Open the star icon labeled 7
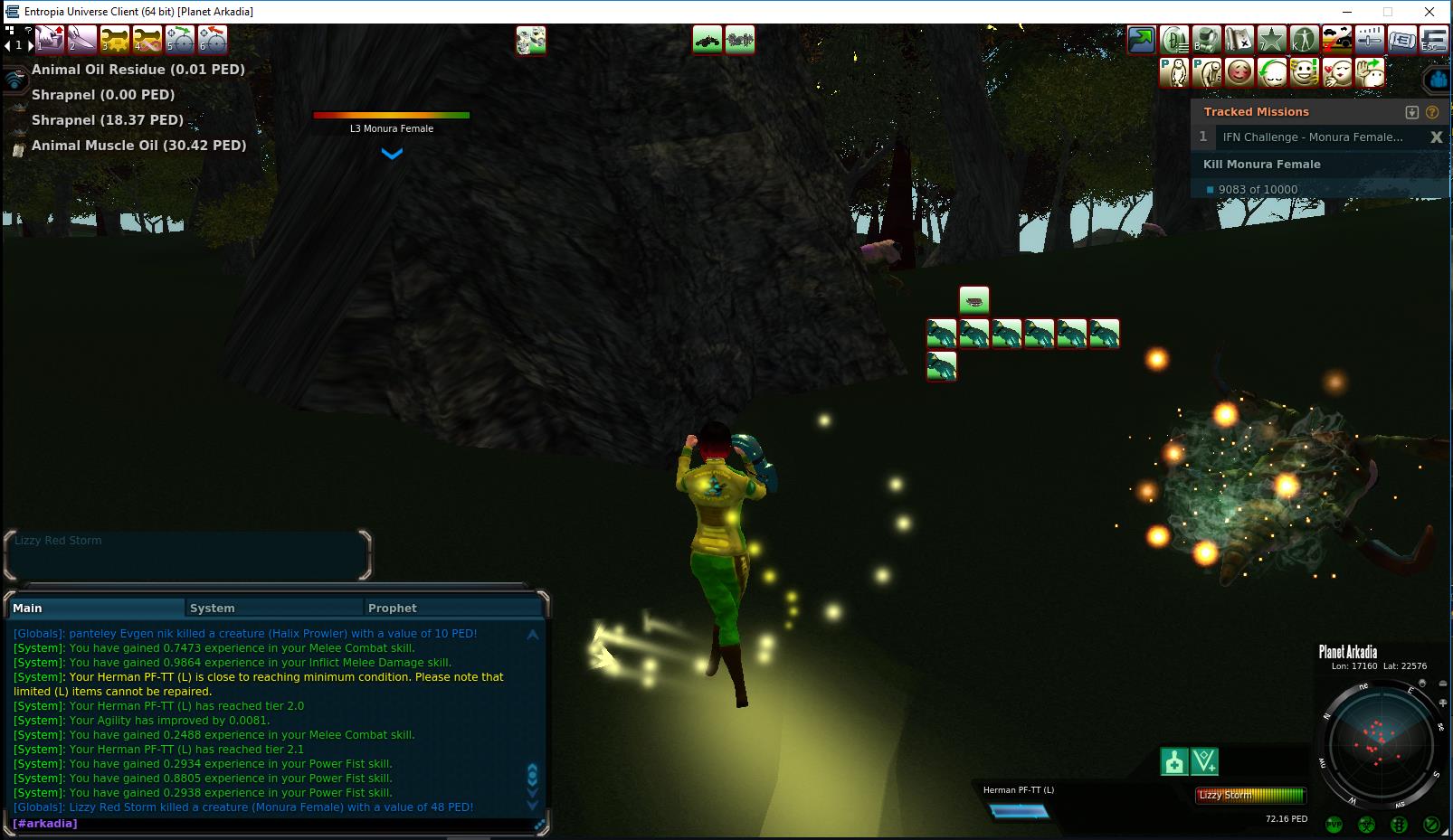1453x840 pixels. [x=1271, y=40]
